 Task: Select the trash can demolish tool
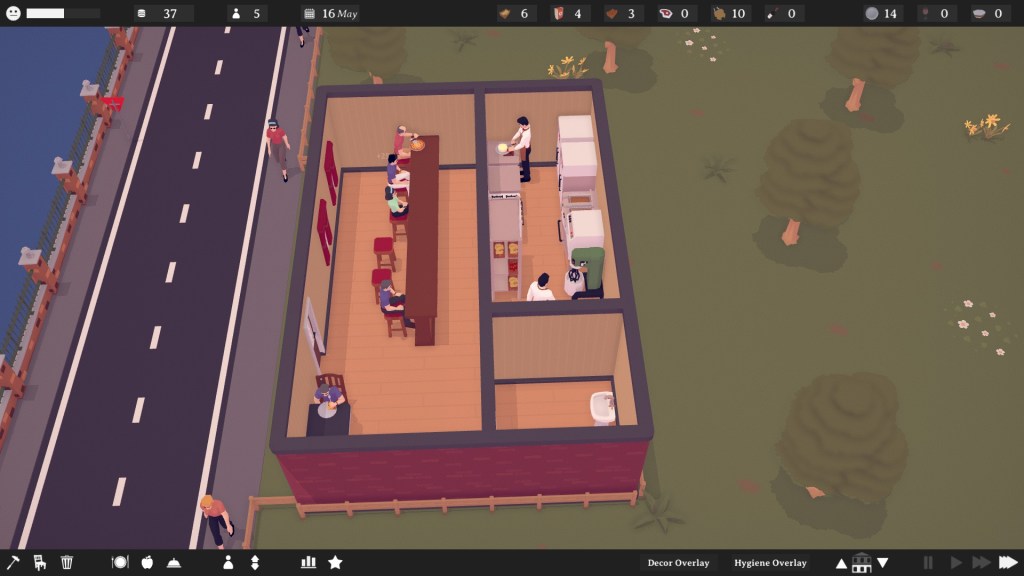coord(67,562)
